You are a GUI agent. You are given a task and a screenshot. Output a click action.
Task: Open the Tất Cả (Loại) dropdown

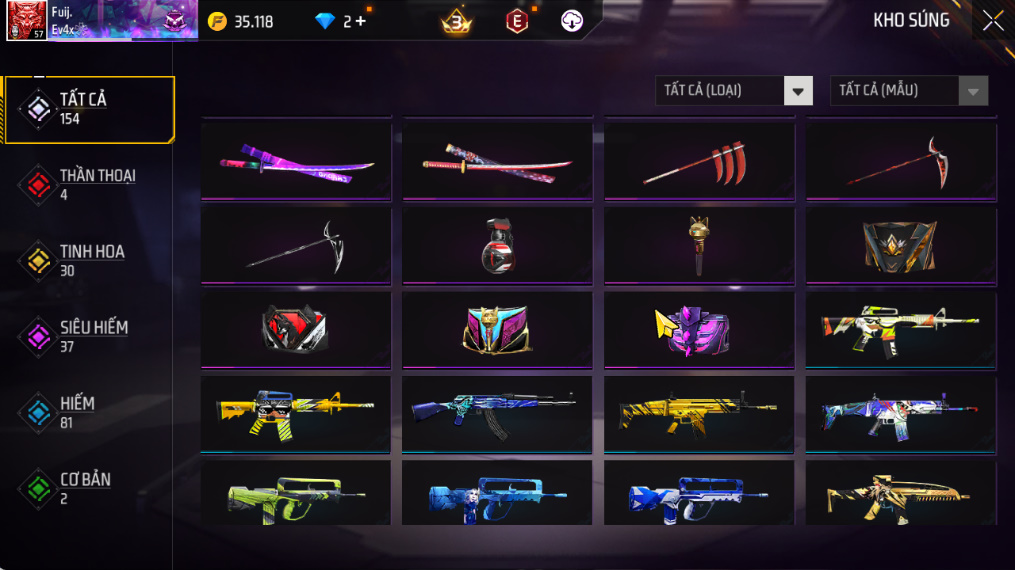click(x=733, y=91)
